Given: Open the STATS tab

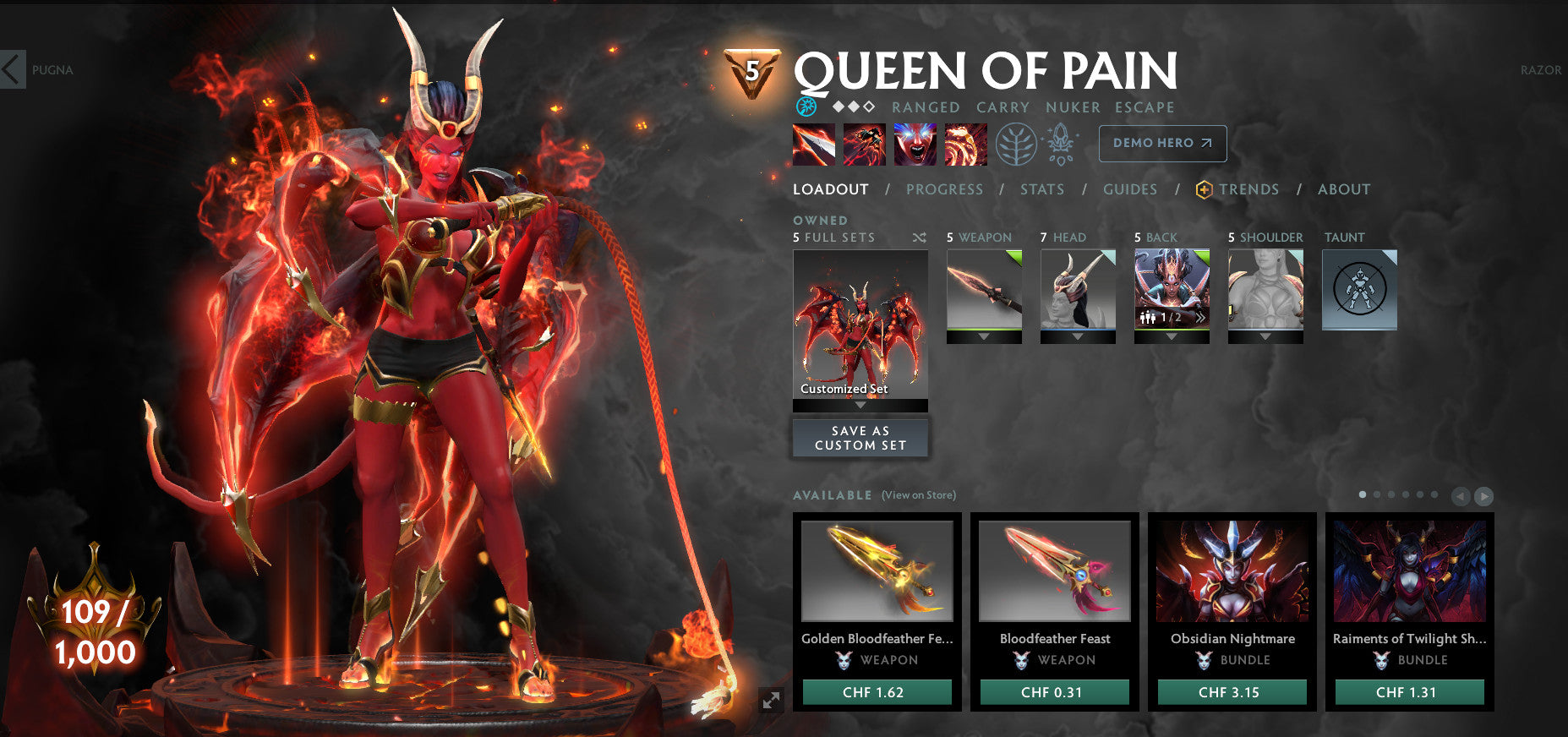Looking at the screenshot, I should (x=1041, y=189).
